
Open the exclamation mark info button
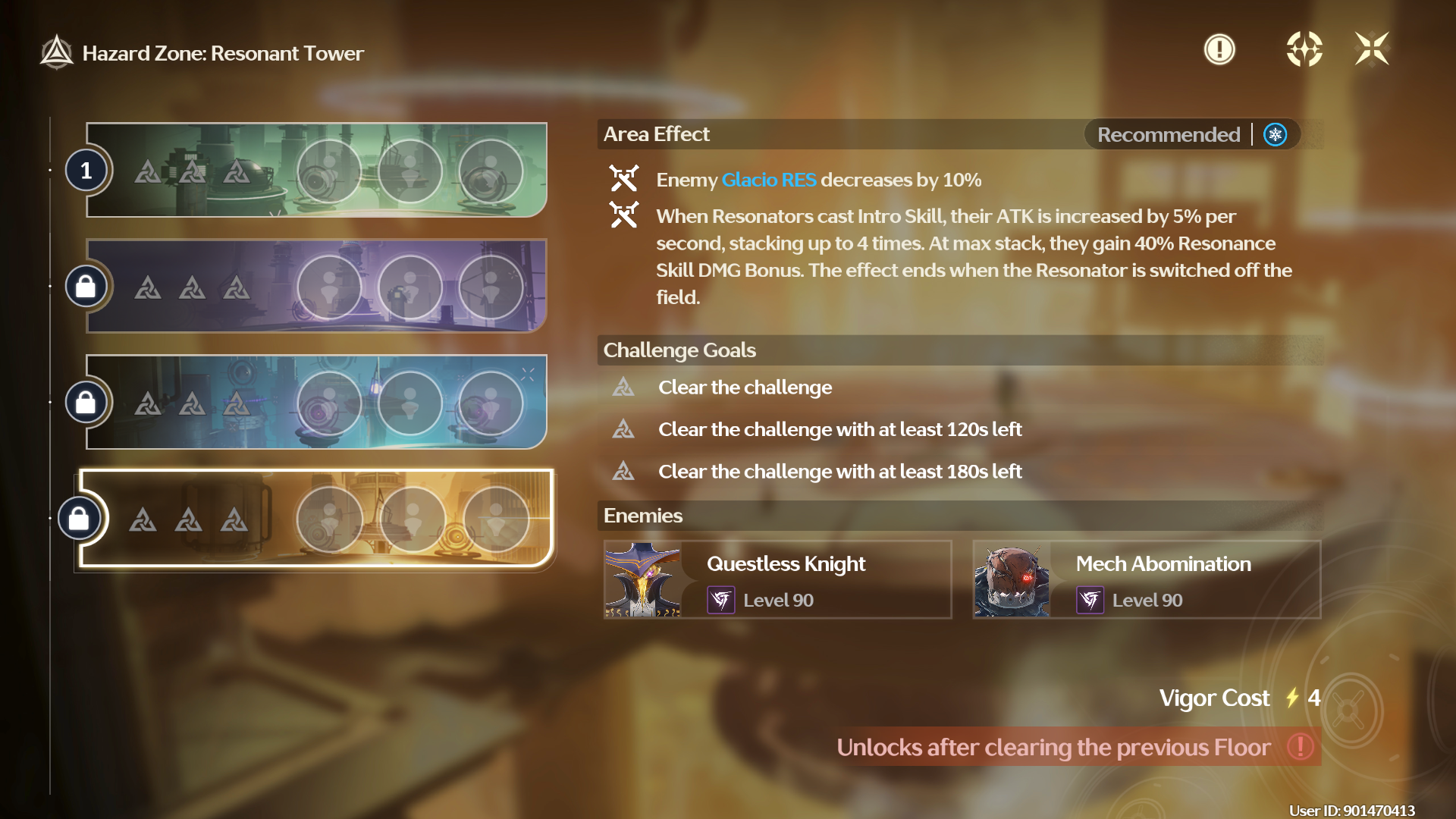(x=1219, y=50)
